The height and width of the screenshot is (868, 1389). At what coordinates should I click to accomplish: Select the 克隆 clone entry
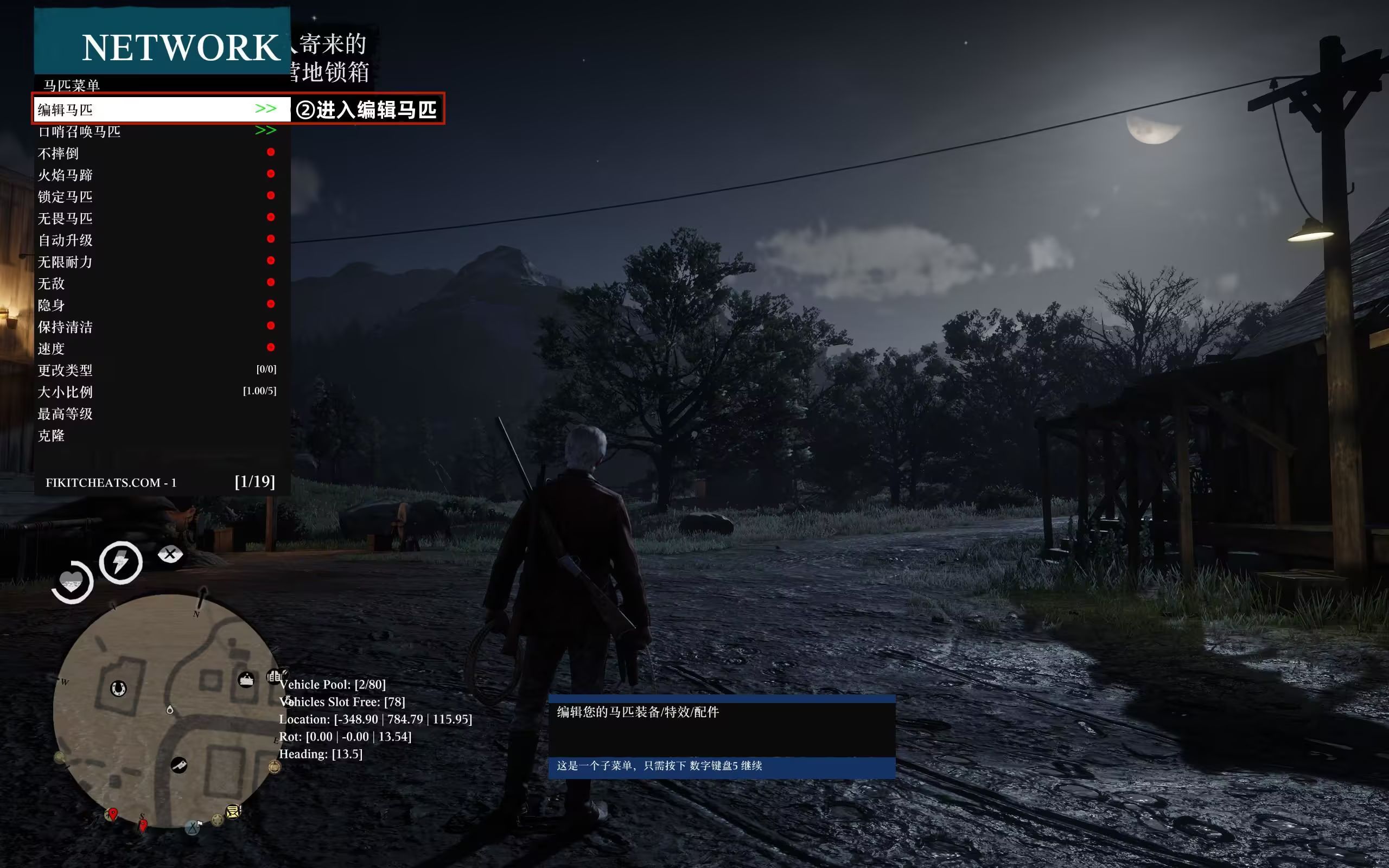tap(156, 436)
